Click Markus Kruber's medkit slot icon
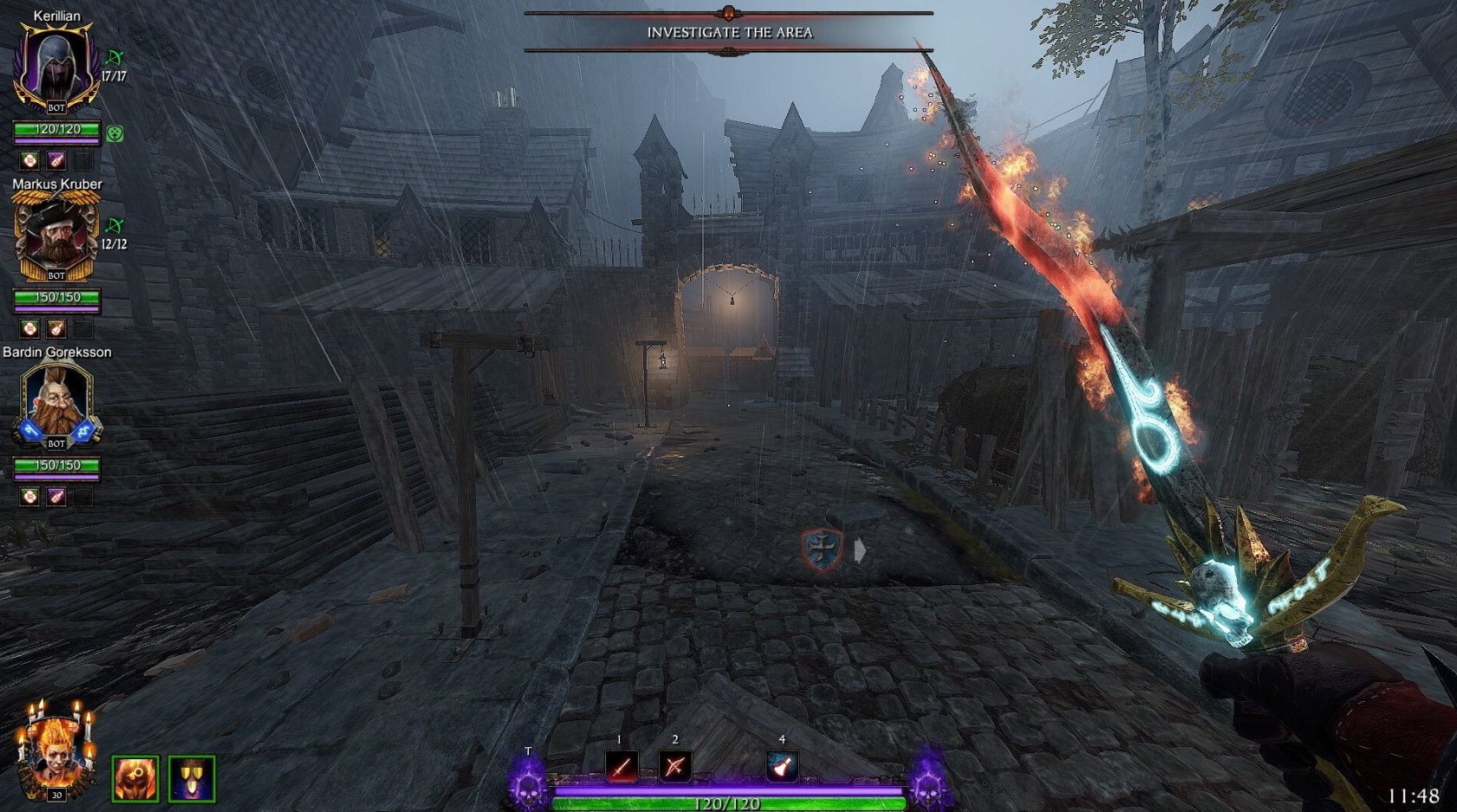This screenshot has height=812, width=1457. (x=31, y=328)
